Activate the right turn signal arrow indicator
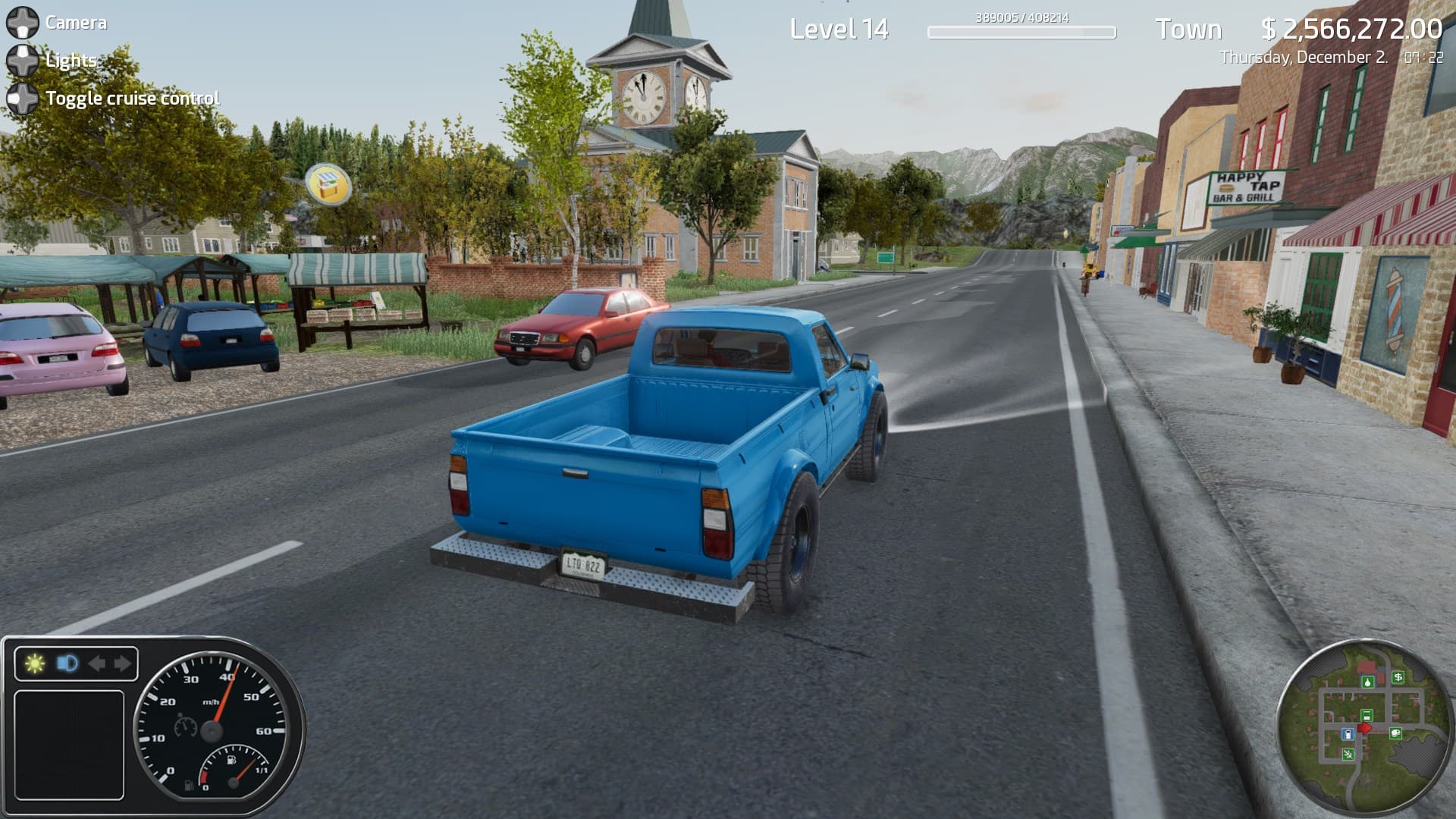This screenshot has height=819, width=1456. click(x=123, y=663)
